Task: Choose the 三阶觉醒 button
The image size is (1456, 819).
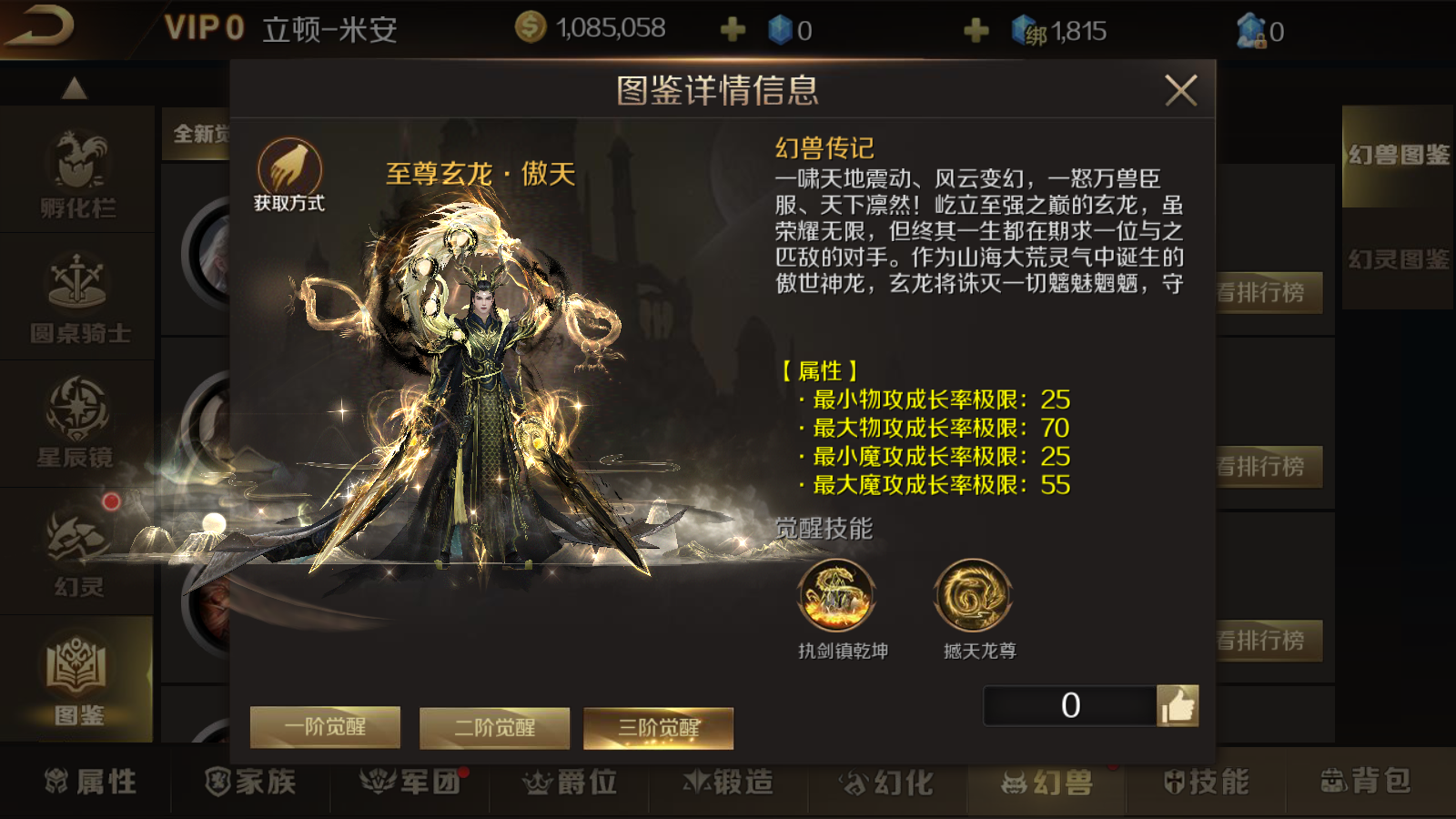Action: (658, 728)
